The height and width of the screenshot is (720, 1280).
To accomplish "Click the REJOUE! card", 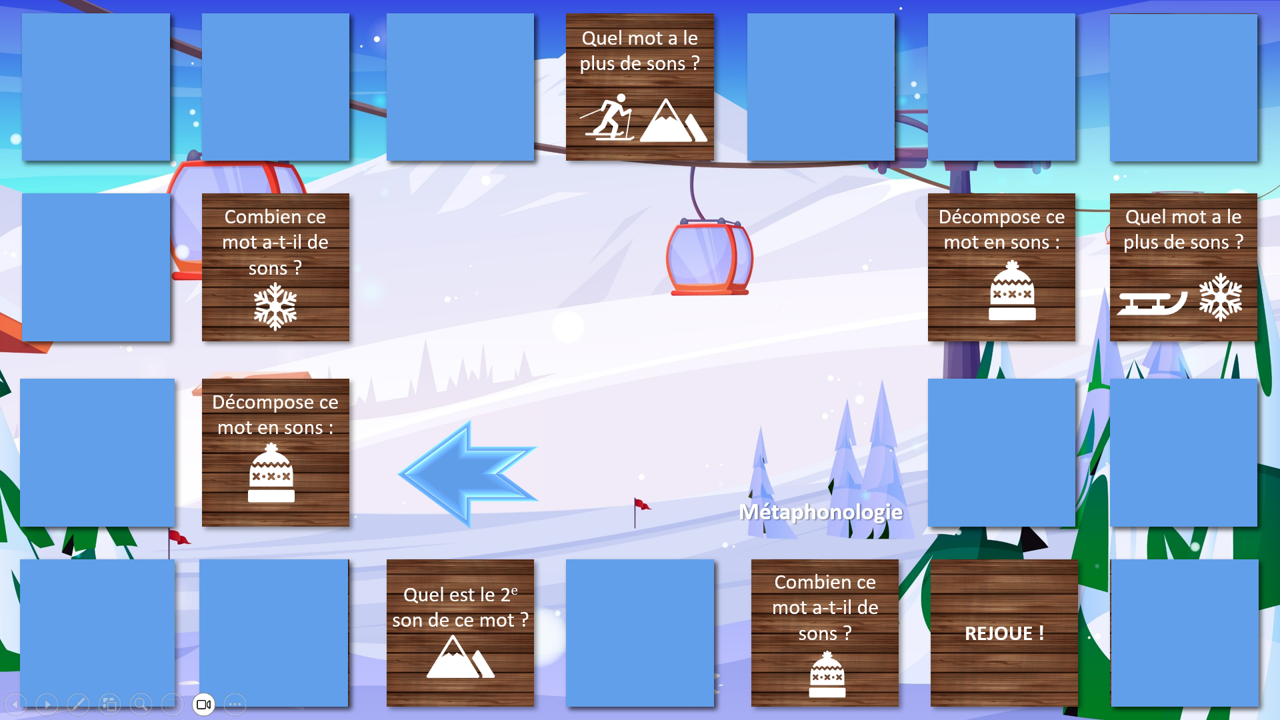I will 1002,633.
